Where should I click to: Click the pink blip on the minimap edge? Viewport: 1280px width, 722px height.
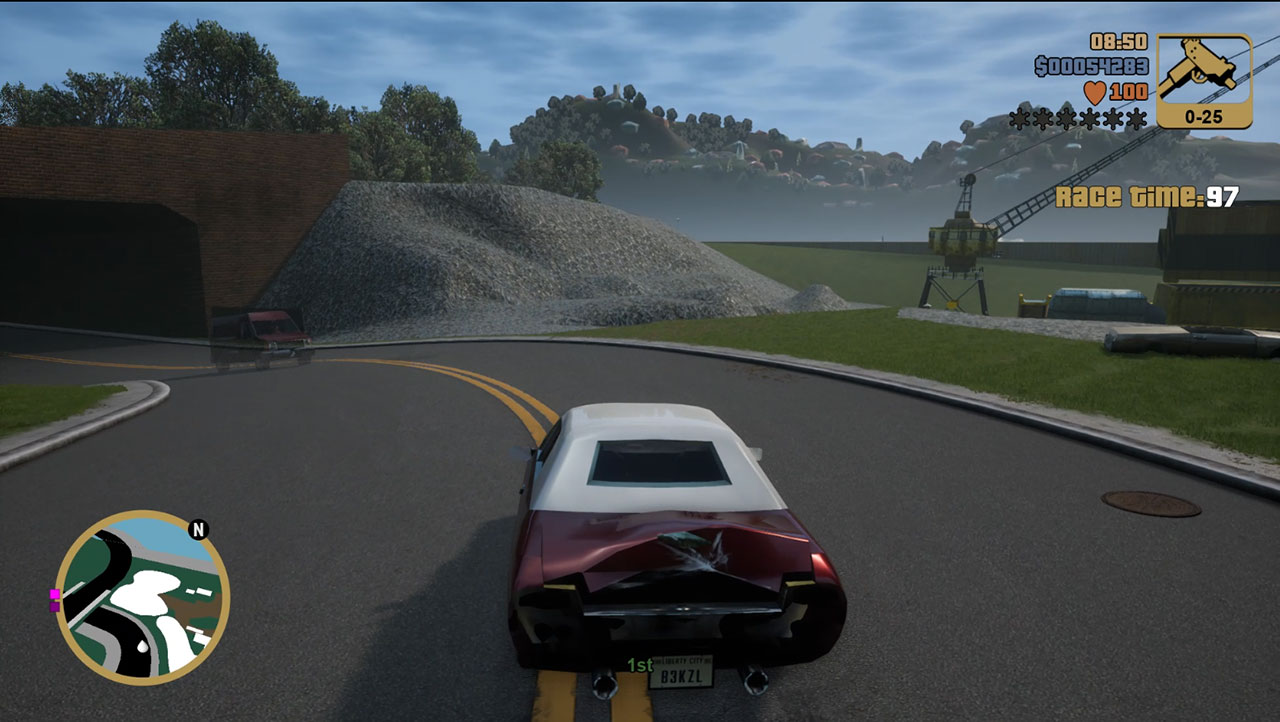pyautogui.click(x=54, y=594)
